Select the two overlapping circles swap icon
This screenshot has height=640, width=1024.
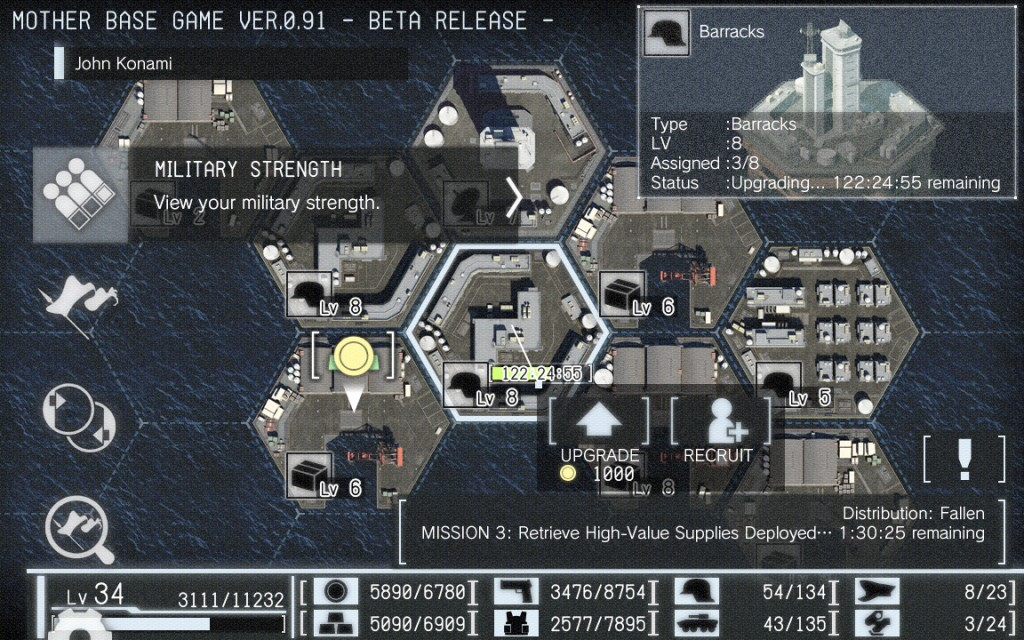(x=79, y=416)
